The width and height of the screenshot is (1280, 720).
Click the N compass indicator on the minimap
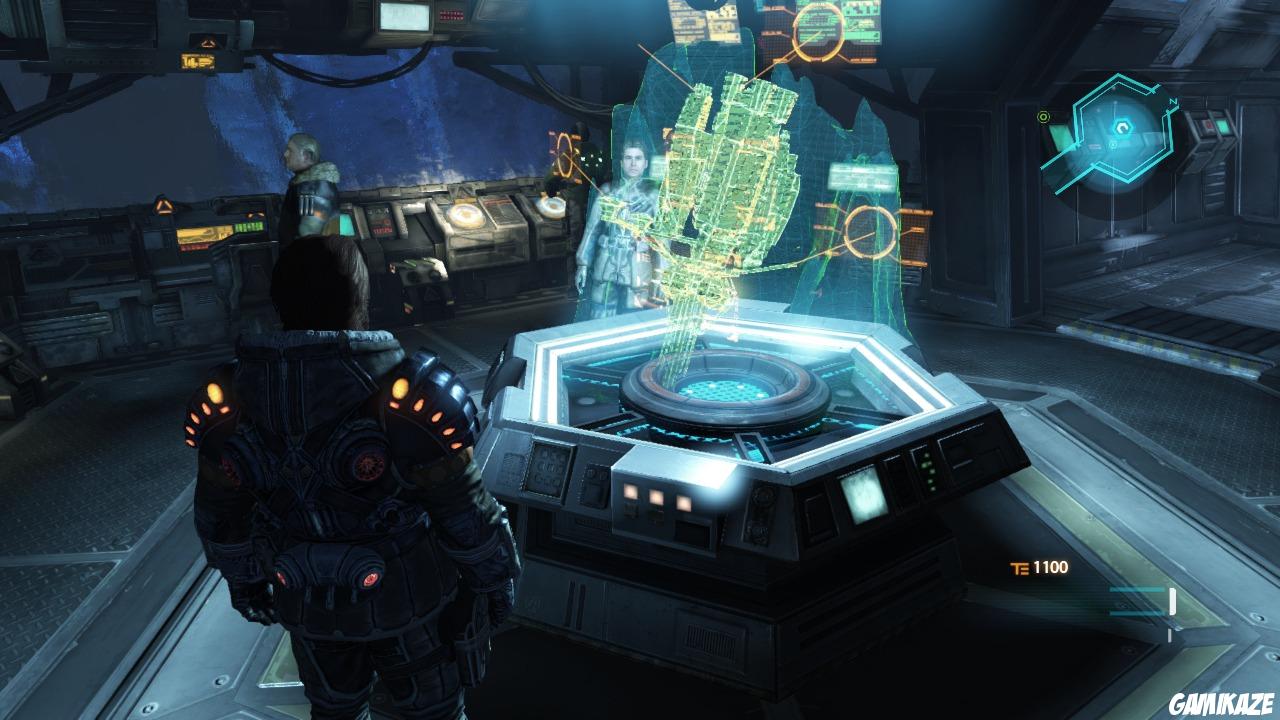pyautogui.click(x=1173, y=101)
